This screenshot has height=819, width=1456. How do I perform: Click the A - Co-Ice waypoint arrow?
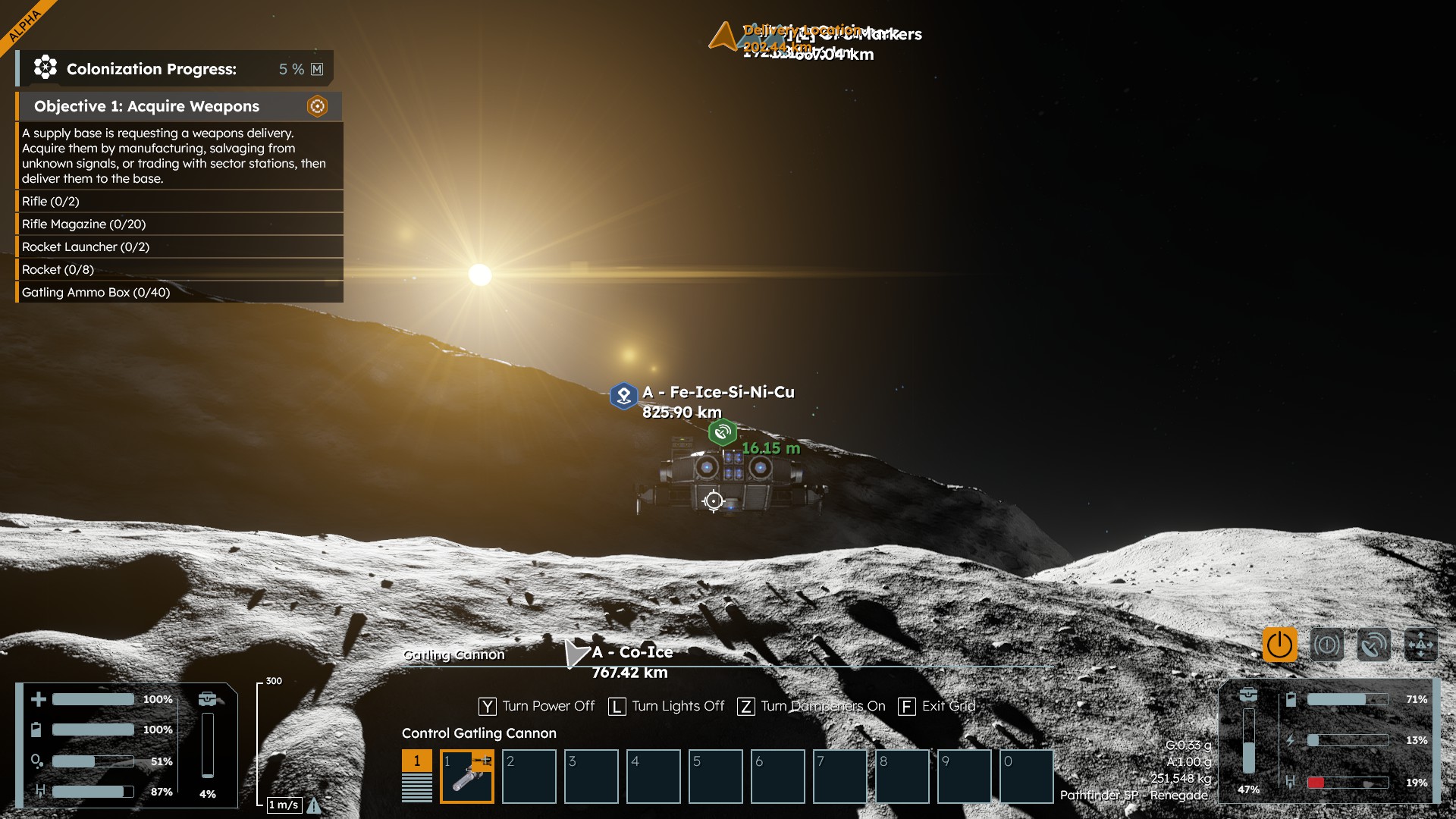[576, 653]
